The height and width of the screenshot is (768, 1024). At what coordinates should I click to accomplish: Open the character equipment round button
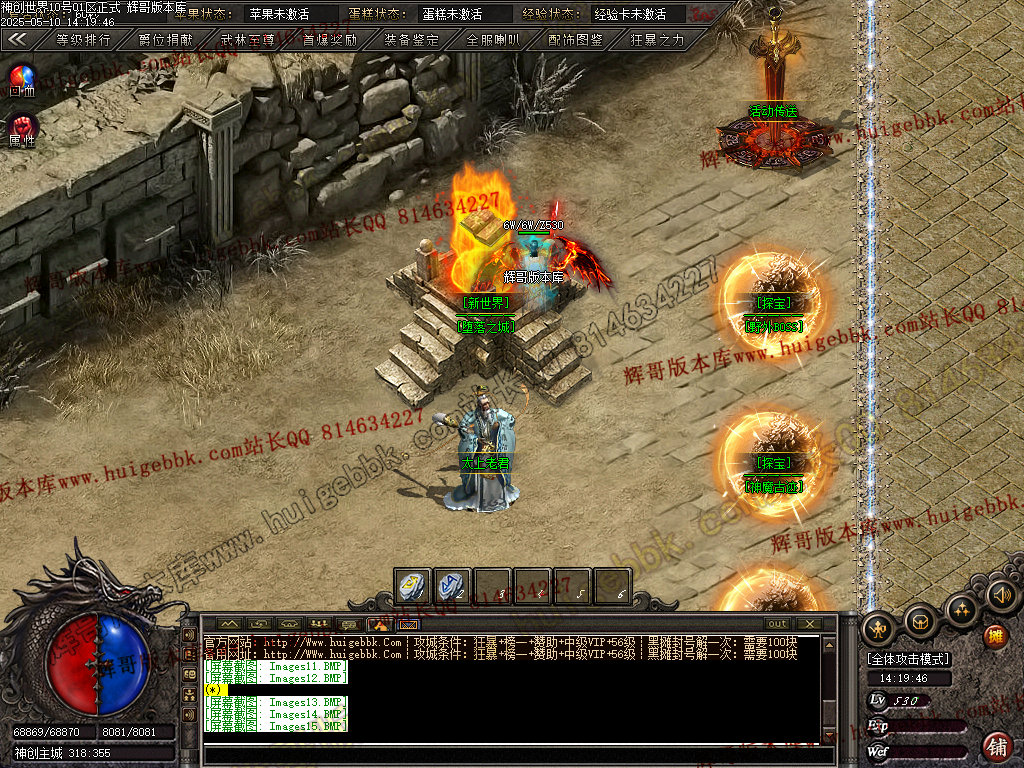[x=879, y=628]
